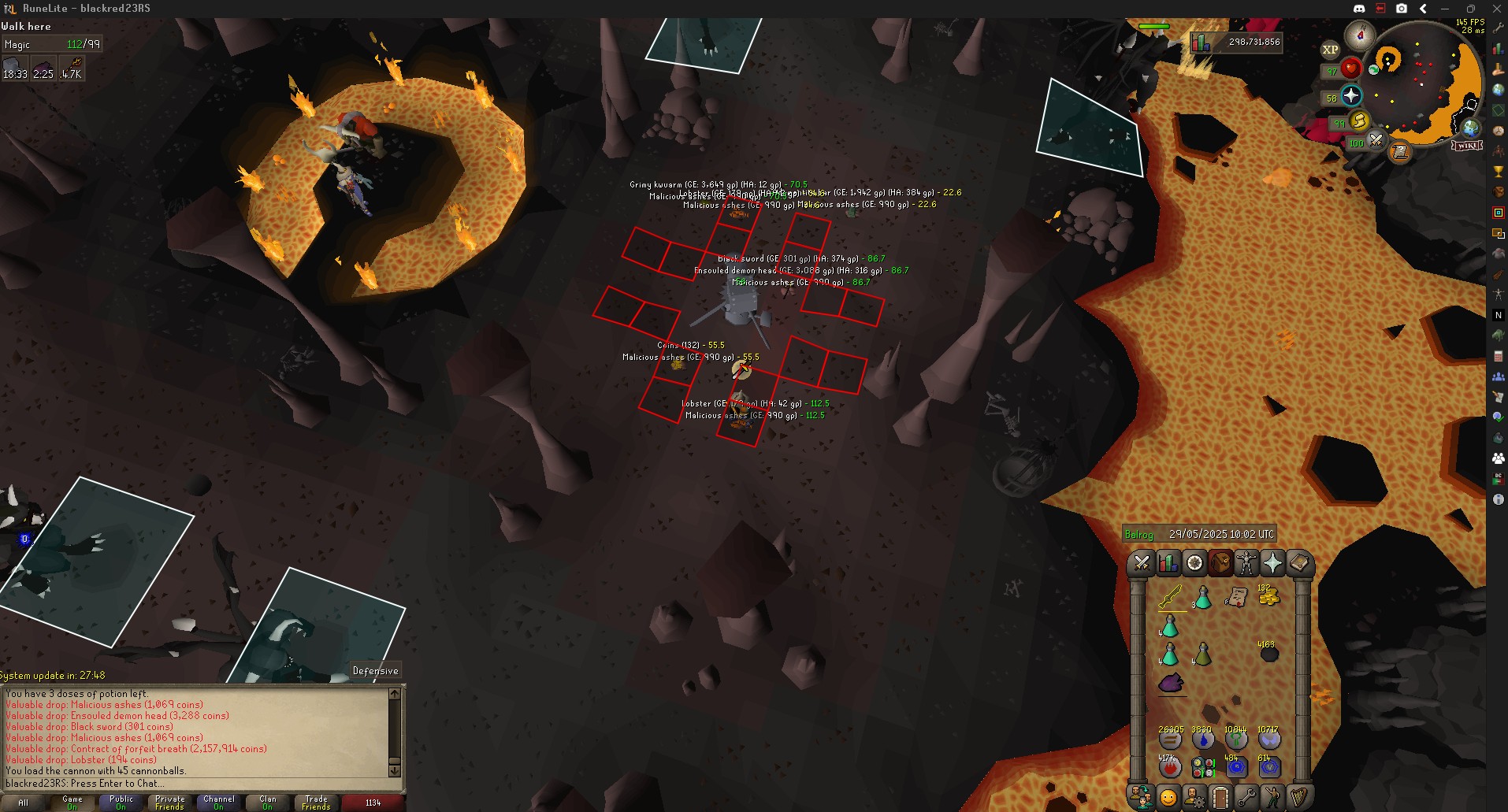The width and height of the screenshot is (1508, 812).
Task: Select the cannonballs stack in inventory
Action: point(1268,654)
